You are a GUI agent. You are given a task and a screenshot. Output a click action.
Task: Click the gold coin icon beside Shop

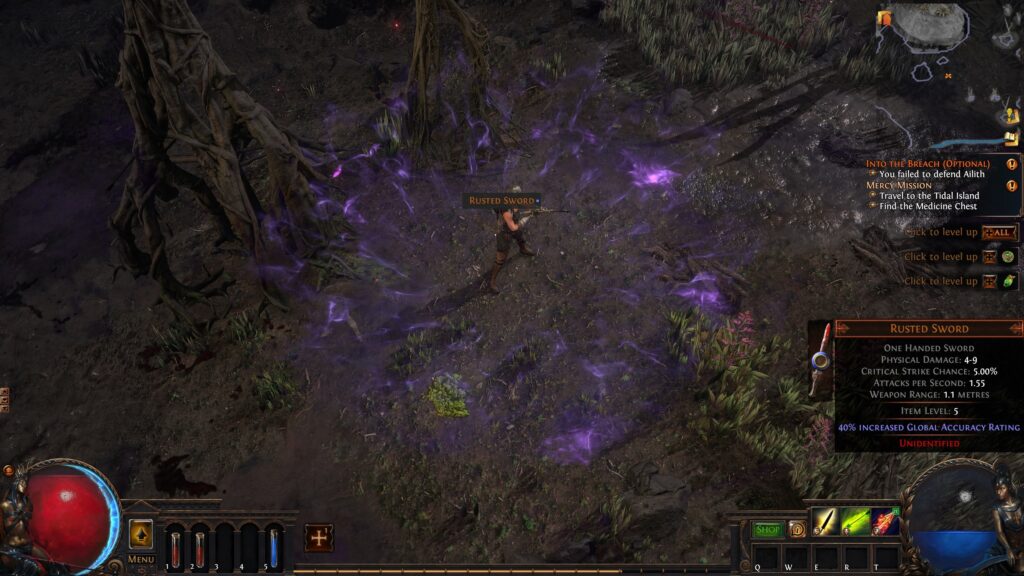[x=796, y=529]
